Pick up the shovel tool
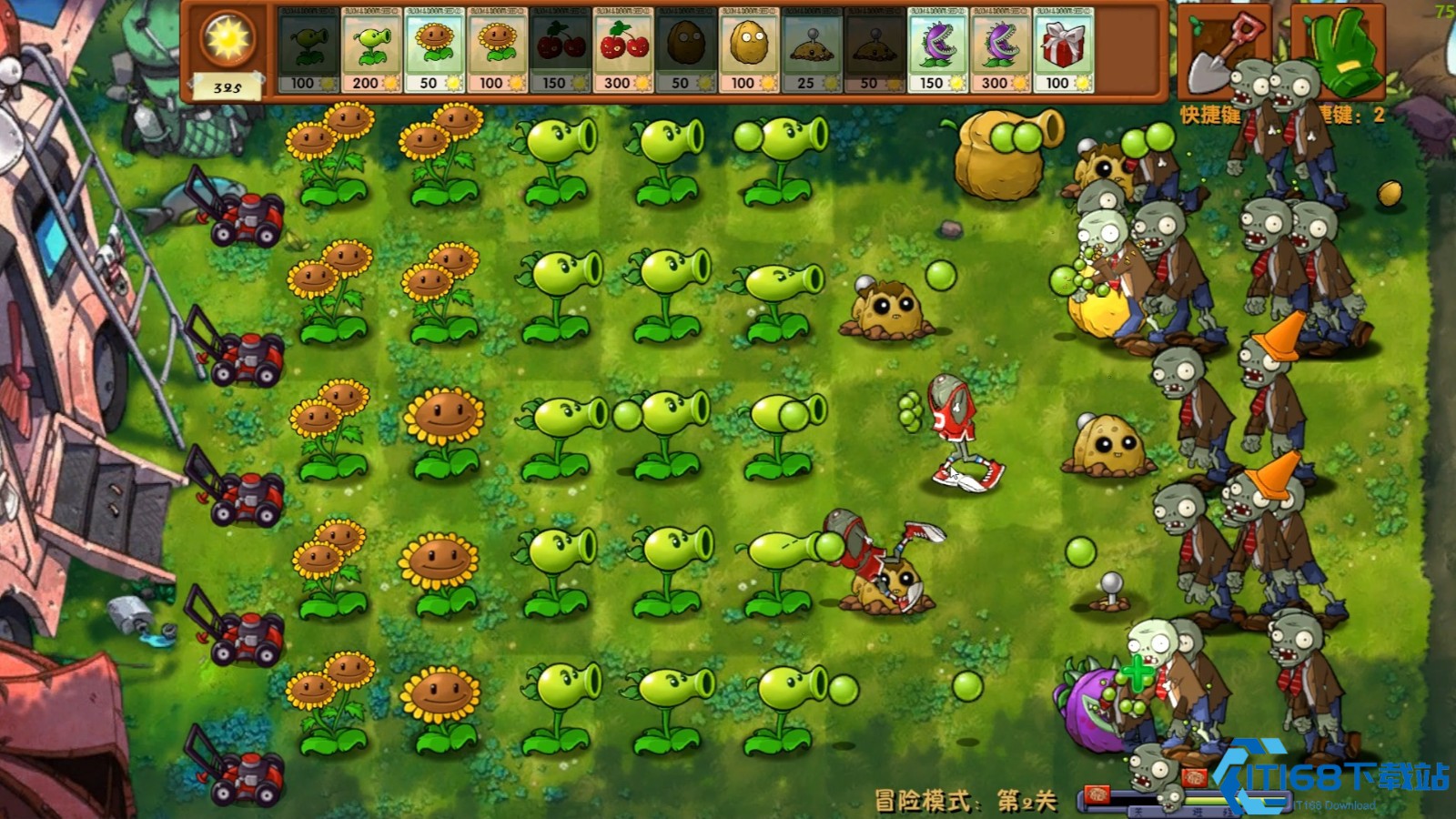Screen dimensions: 1456x819 tap(1224, 50)
